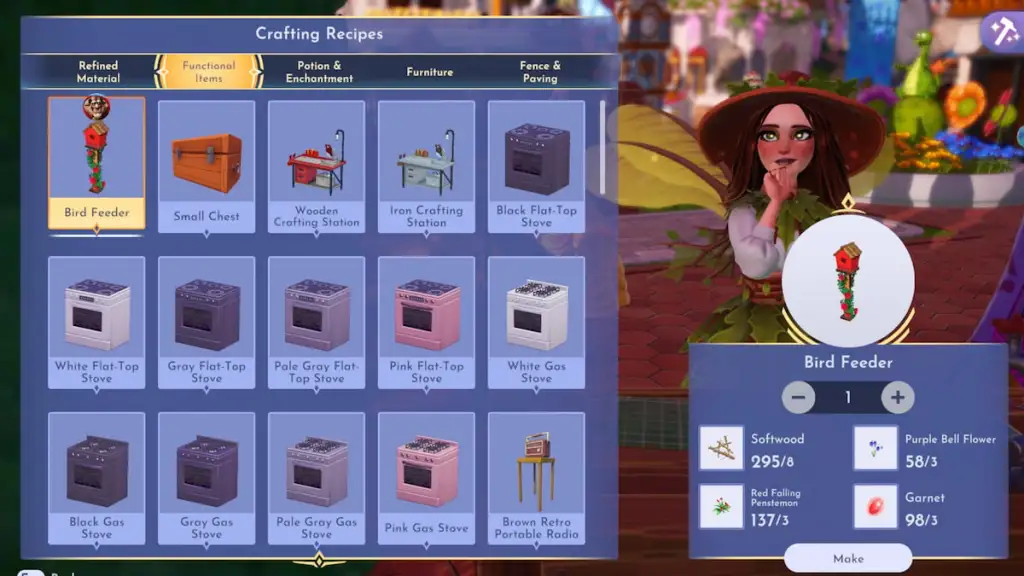Click the Garnet ingredient icon
Viewport: 1024px width, 576px height.
click(x=875, y=506)
